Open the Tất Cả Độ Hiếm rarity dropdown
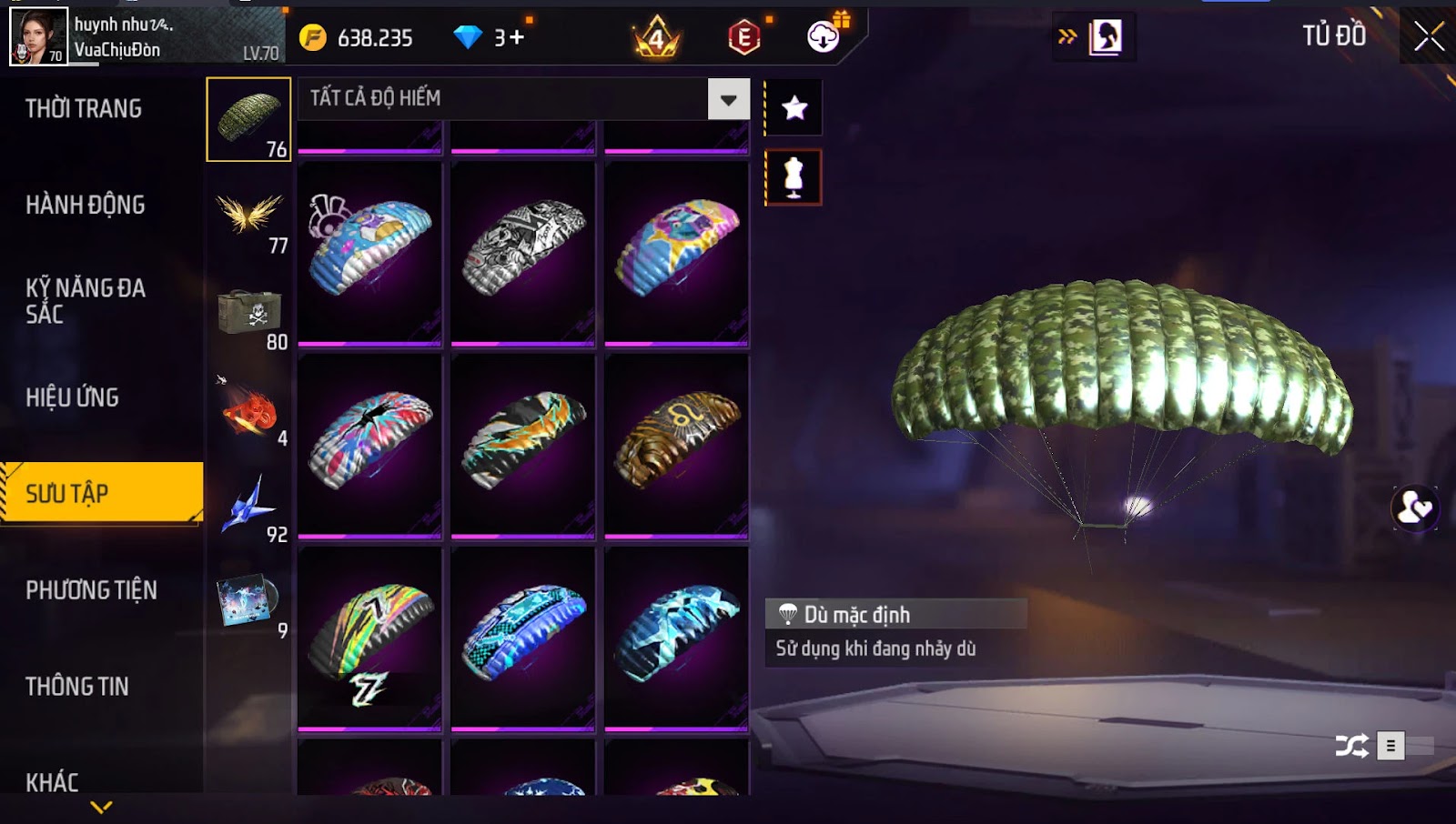The image size is (1456, 824). click(728, 99)
